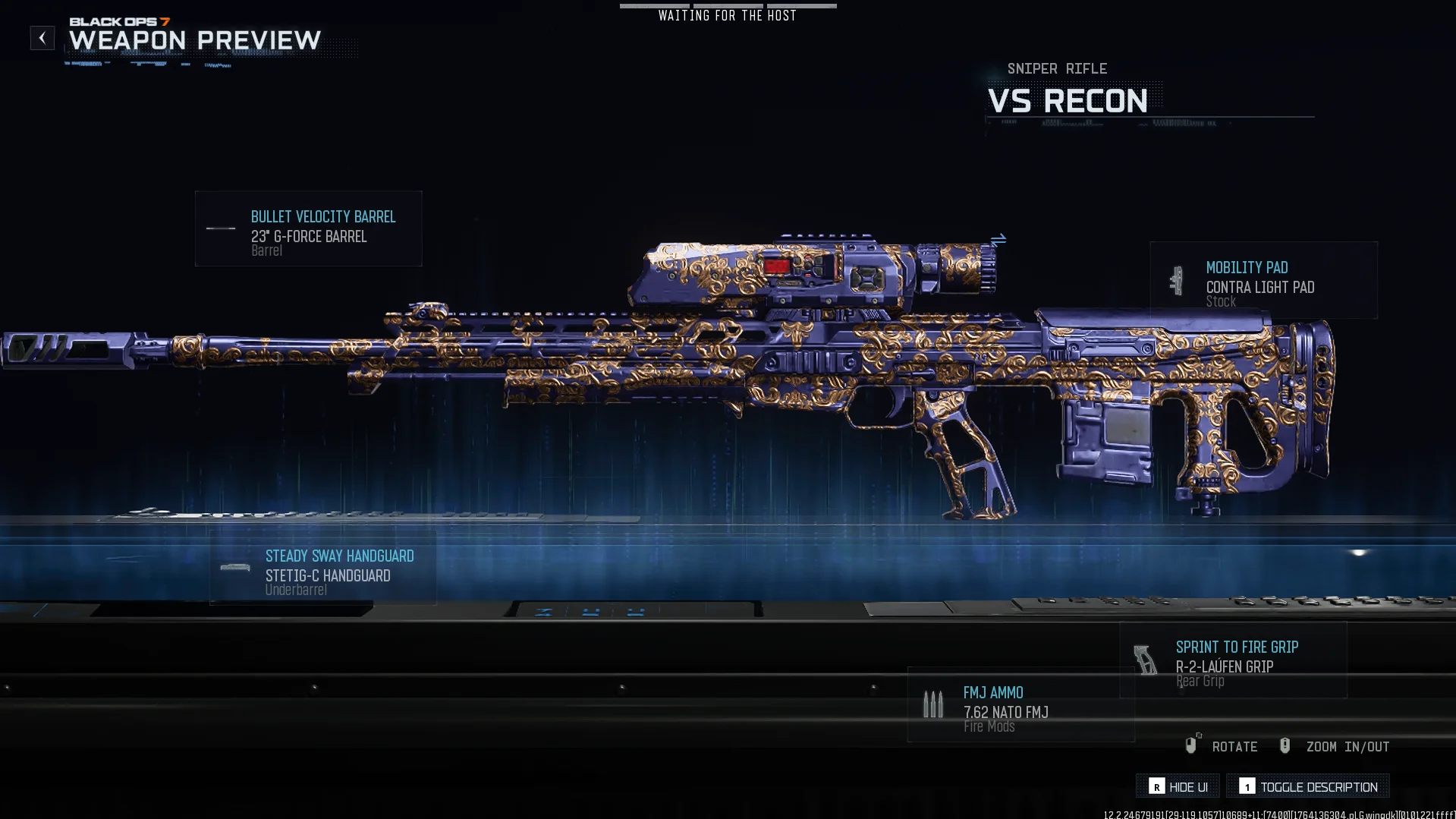Image resolution: width=1456 pixels, height=819 pixels.
Task: Go back using the top-left arrow button
Action: click(42, 38)
